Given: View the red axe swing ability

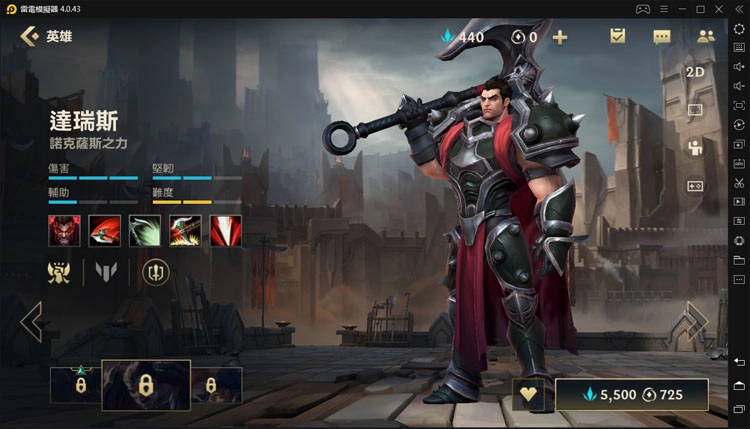Looking at the screenshot, I should [104, 230].
